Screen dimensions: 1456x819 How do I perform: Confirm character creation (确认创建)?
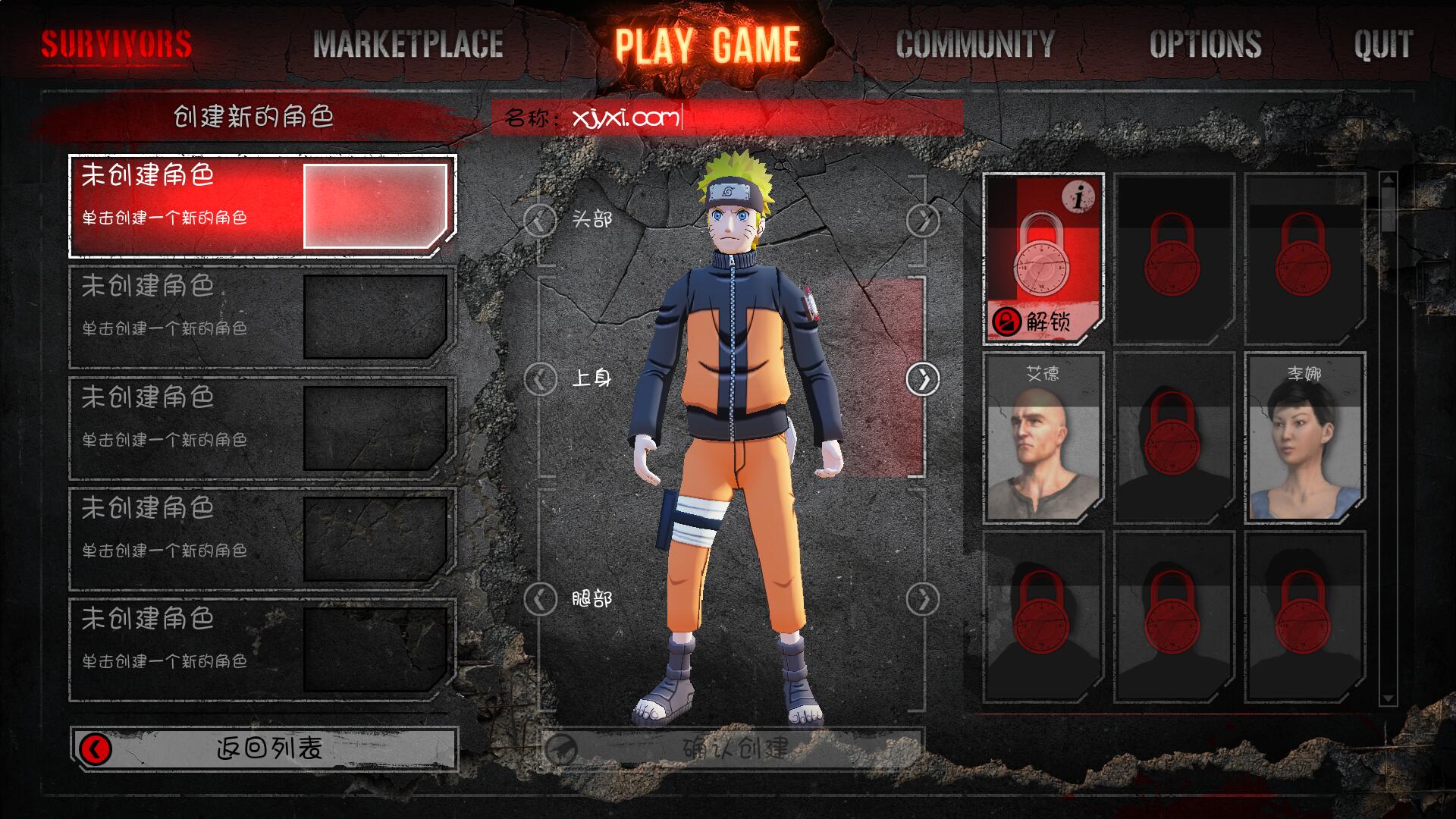(x=733, y=749)
